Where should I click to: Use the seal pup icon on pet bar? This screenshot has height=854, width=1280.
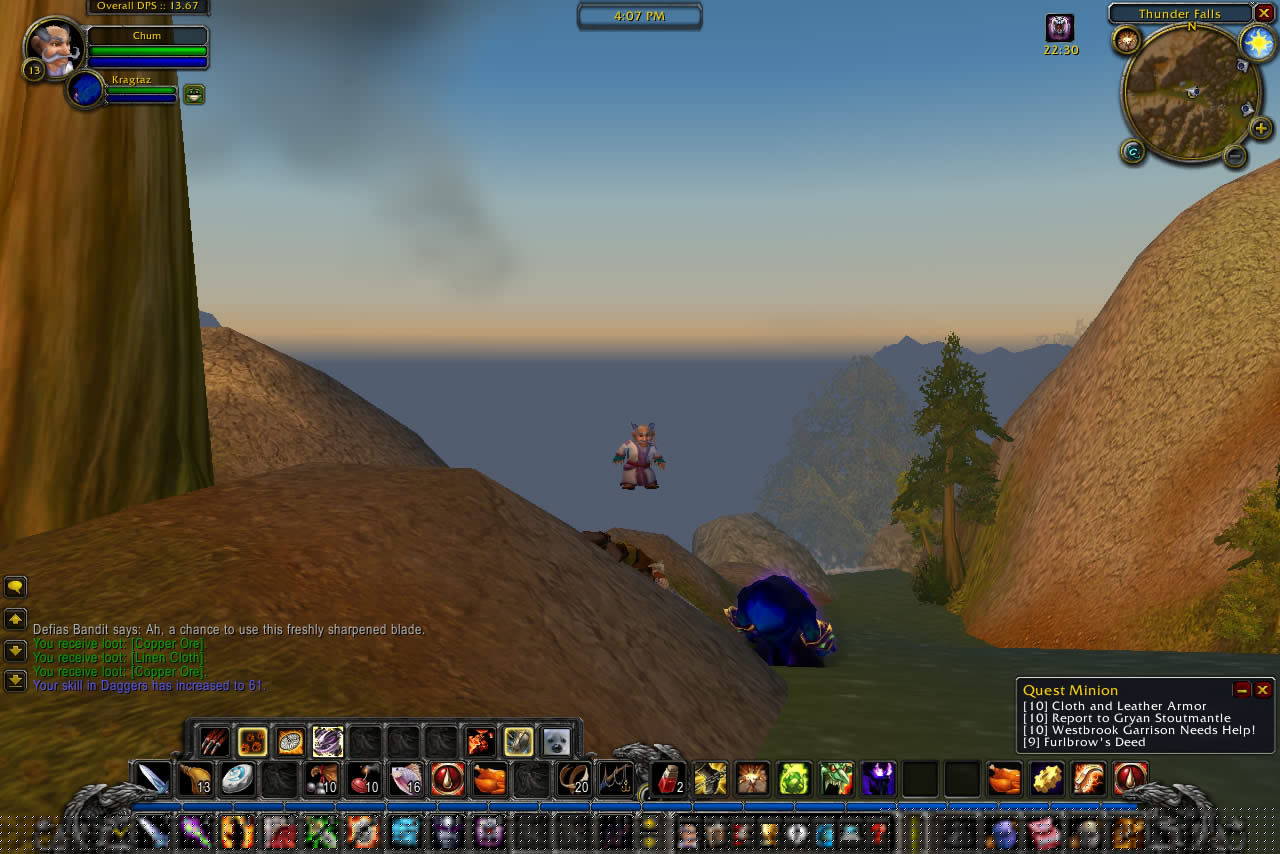tap(556, 741)
